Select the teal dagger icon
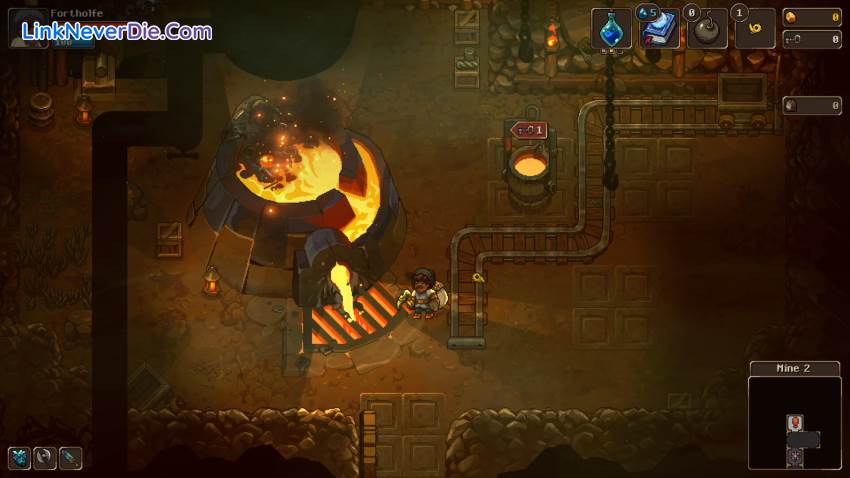850x478 pixels. (x=70, y=458)
